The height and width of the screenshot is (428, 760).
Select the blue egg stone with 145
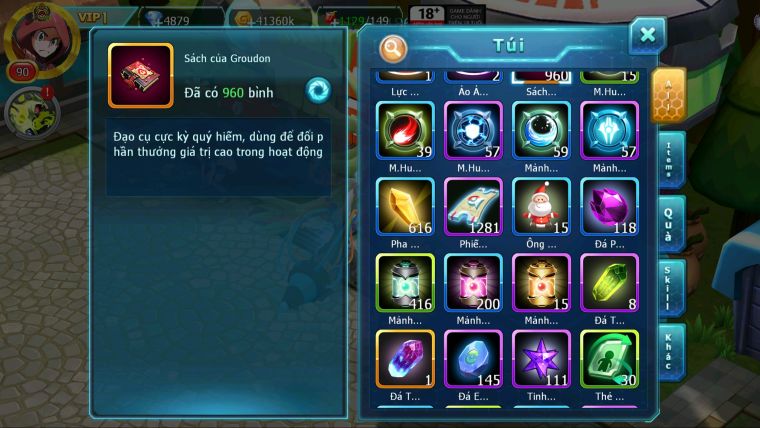[473, 358]
